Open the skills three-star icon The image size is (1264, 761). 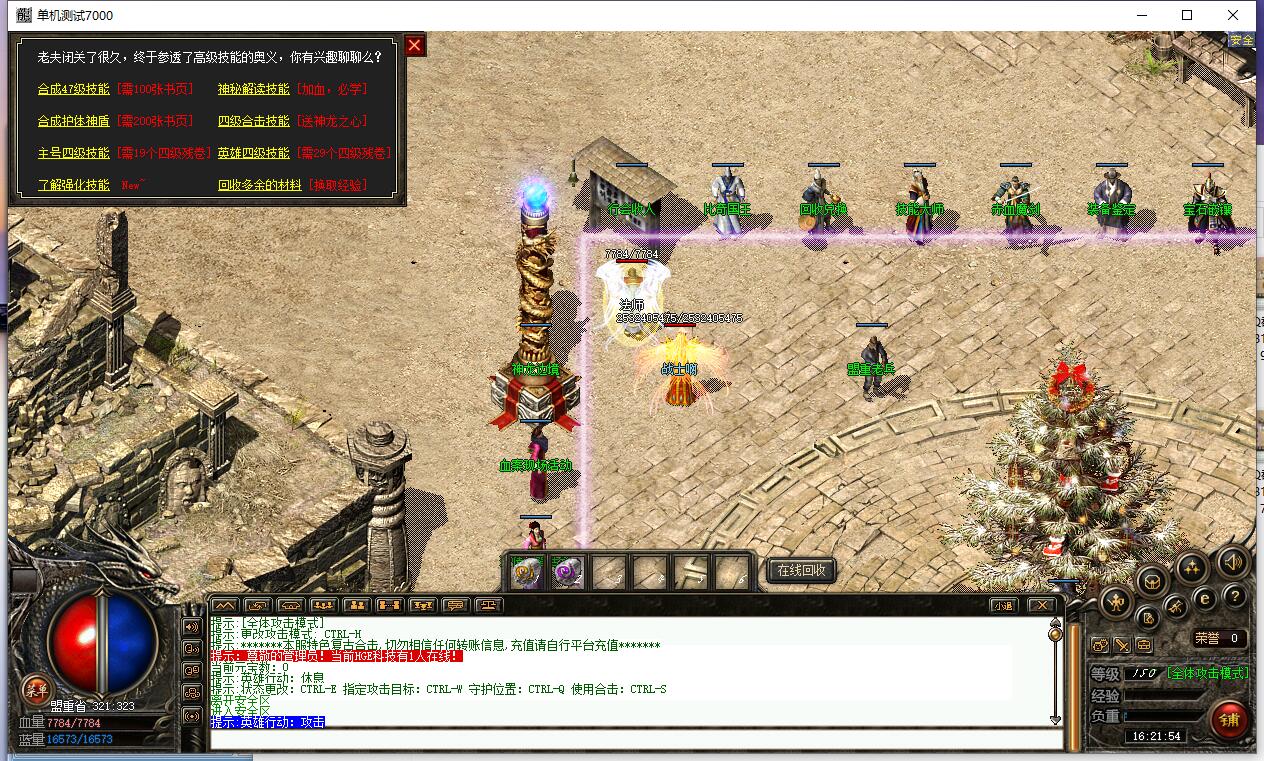click(1191, 568)
